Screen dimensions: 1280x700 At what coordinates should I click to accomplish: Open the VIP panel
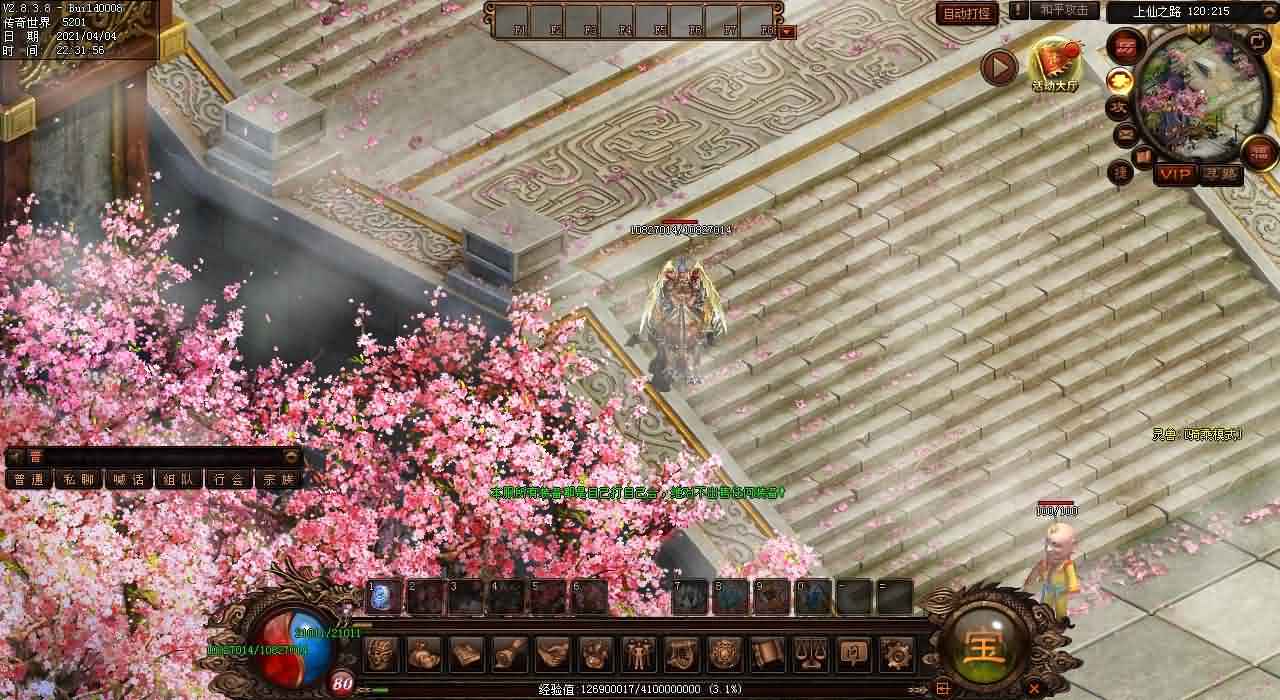pos(1175,175)
